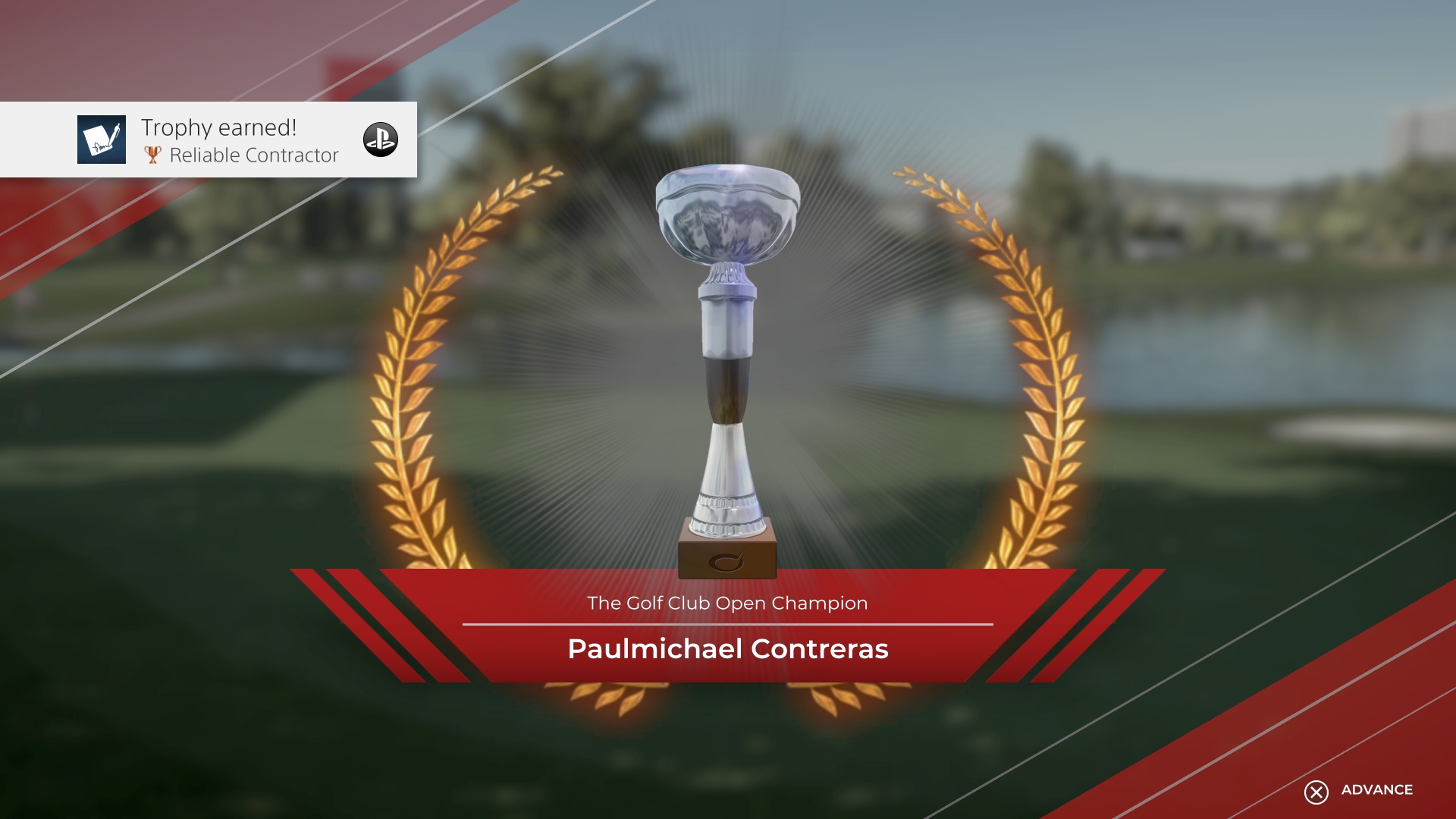Toggle the Reliable Contractor trophy details
The image size is (1456, 819).
click(253, 155)
